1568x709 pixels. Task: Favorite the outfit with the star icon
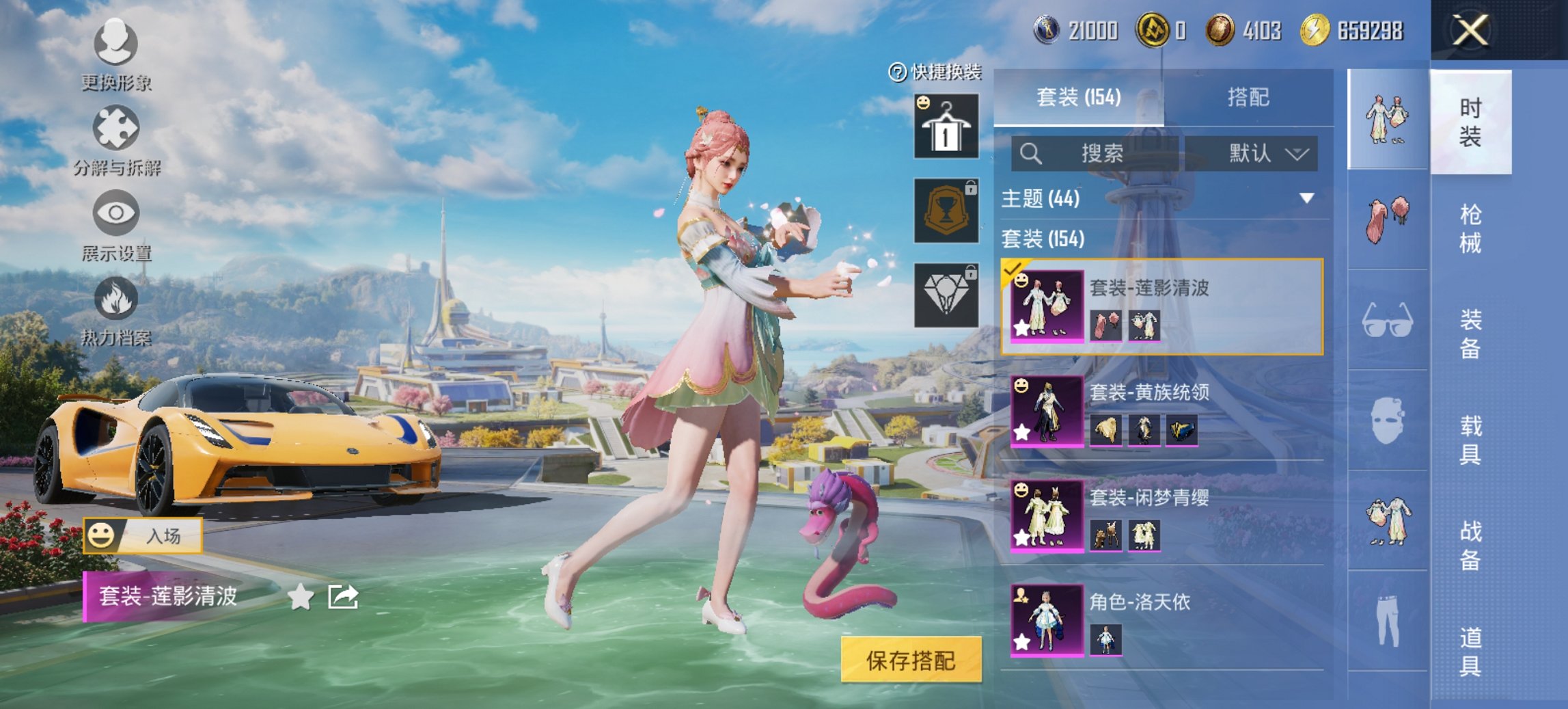301,597
